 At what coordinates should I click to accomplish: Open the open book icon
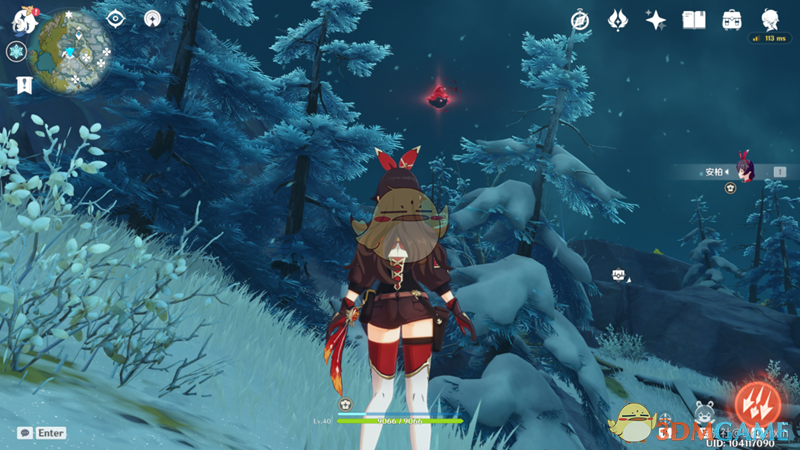[x=694, y=20]
